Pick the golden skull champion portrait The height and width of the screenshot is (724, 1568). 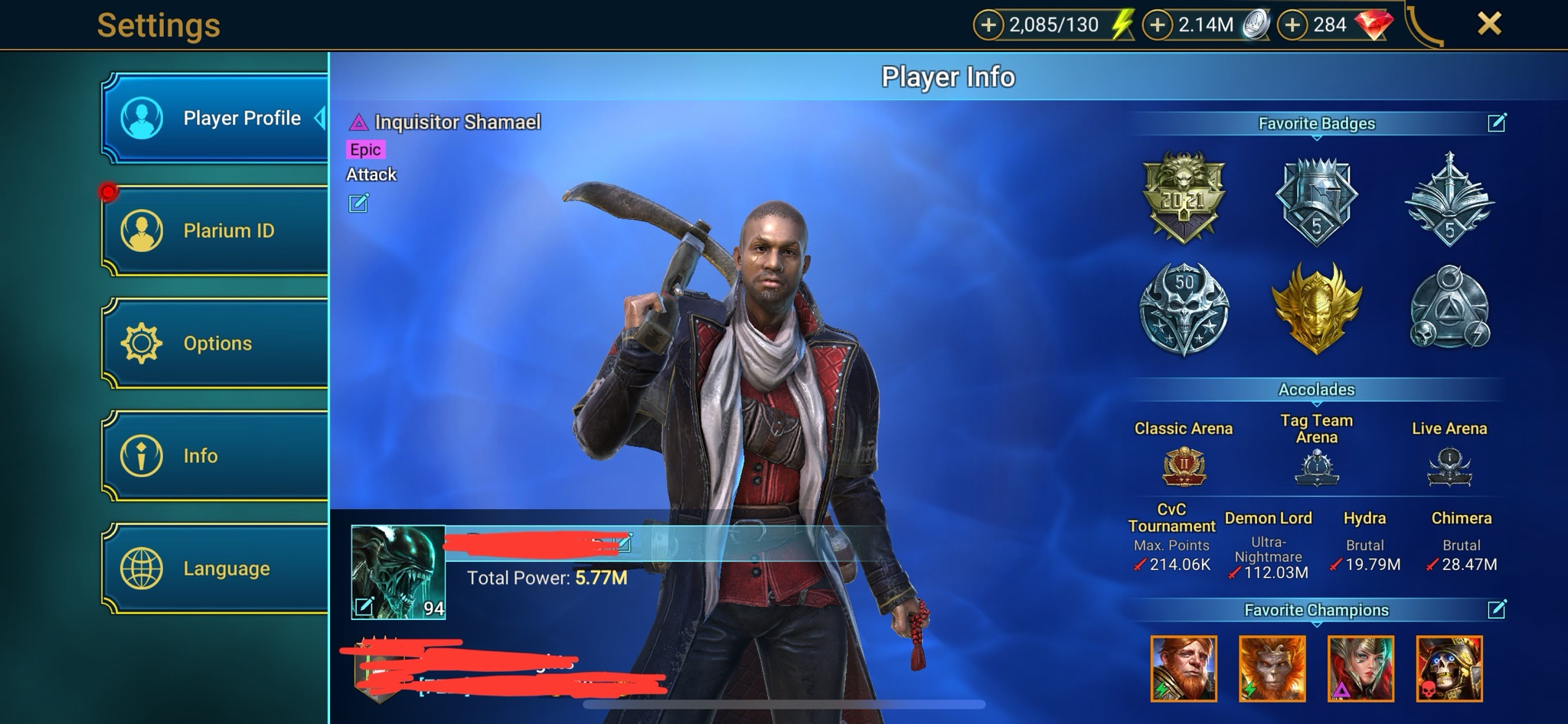1449,668
